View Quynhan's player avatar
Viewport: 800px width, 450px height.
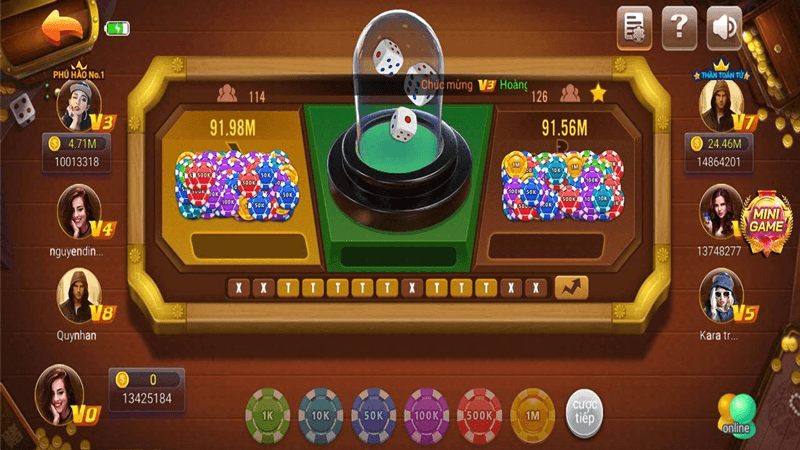point(79,296)
